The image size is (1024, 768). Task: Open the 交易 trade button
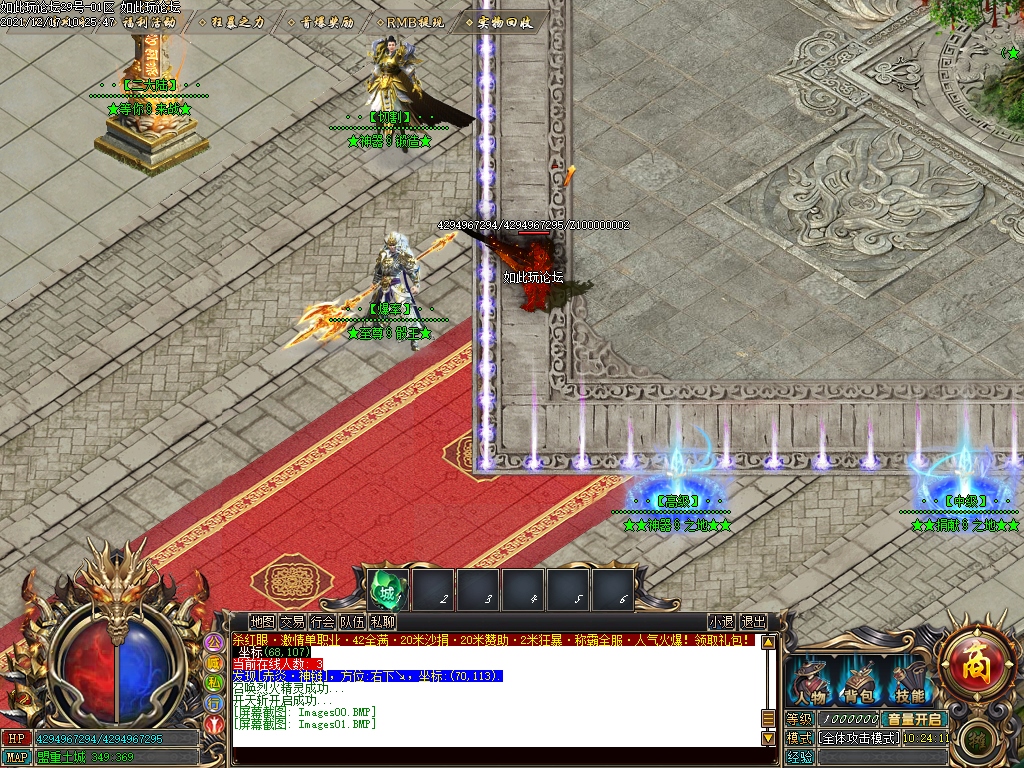[x=292, y=622]
